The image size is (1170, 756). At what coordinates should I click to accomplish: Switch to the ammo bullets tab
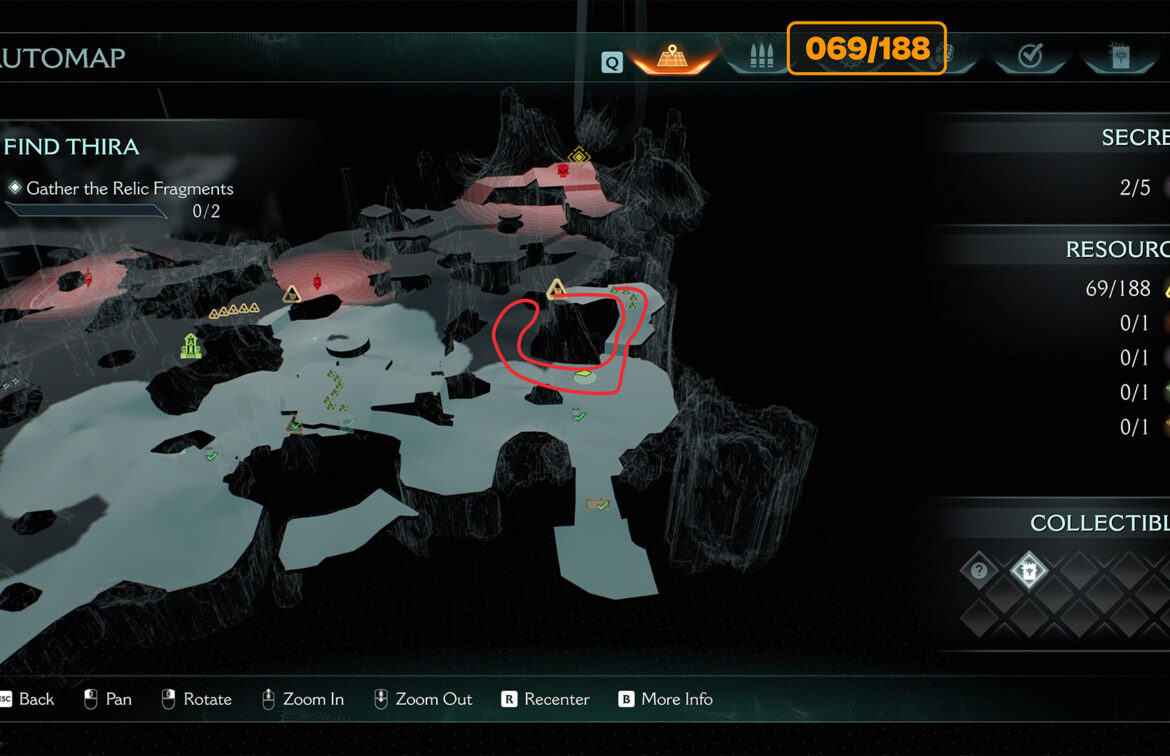[x=761, y=56]
